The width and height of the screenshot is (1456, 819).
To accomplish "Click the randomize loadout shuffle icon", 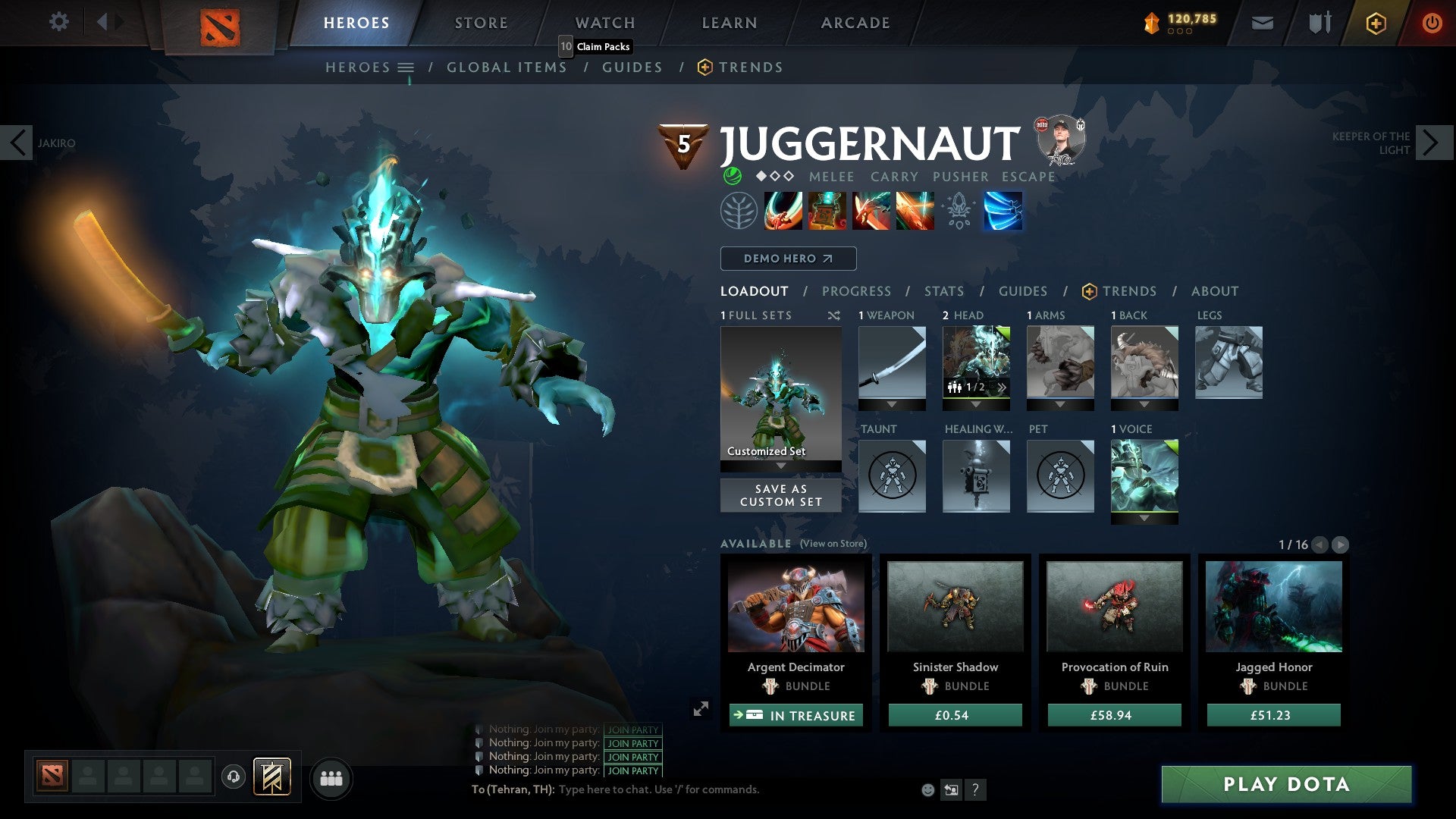I will point(834,315).
